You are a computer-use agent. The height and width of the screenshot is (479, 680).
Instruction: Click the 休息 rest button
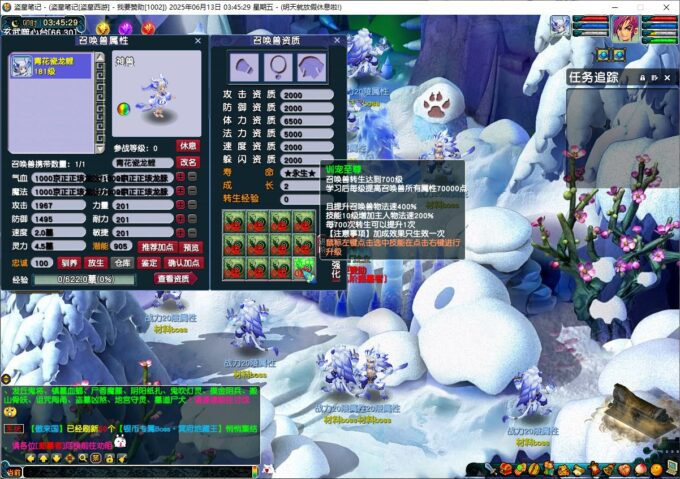point(187,146)
